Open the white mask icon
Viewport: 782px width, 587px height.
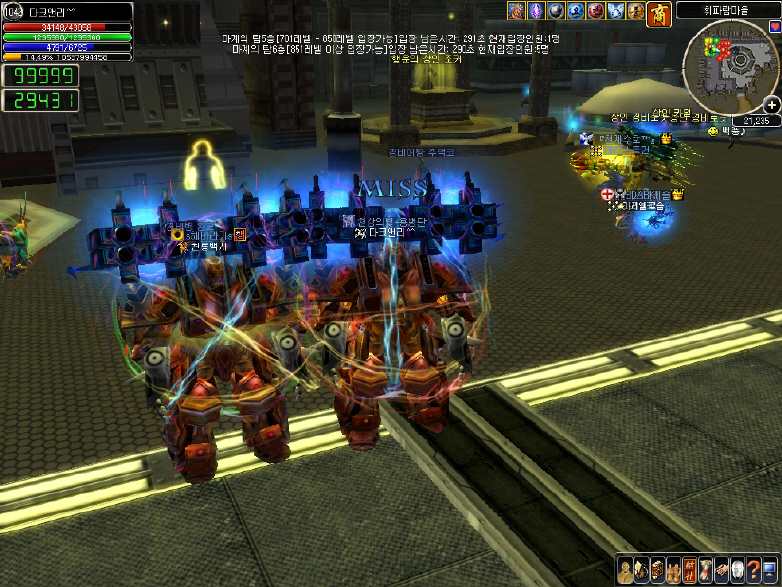[x=738, y=569]
